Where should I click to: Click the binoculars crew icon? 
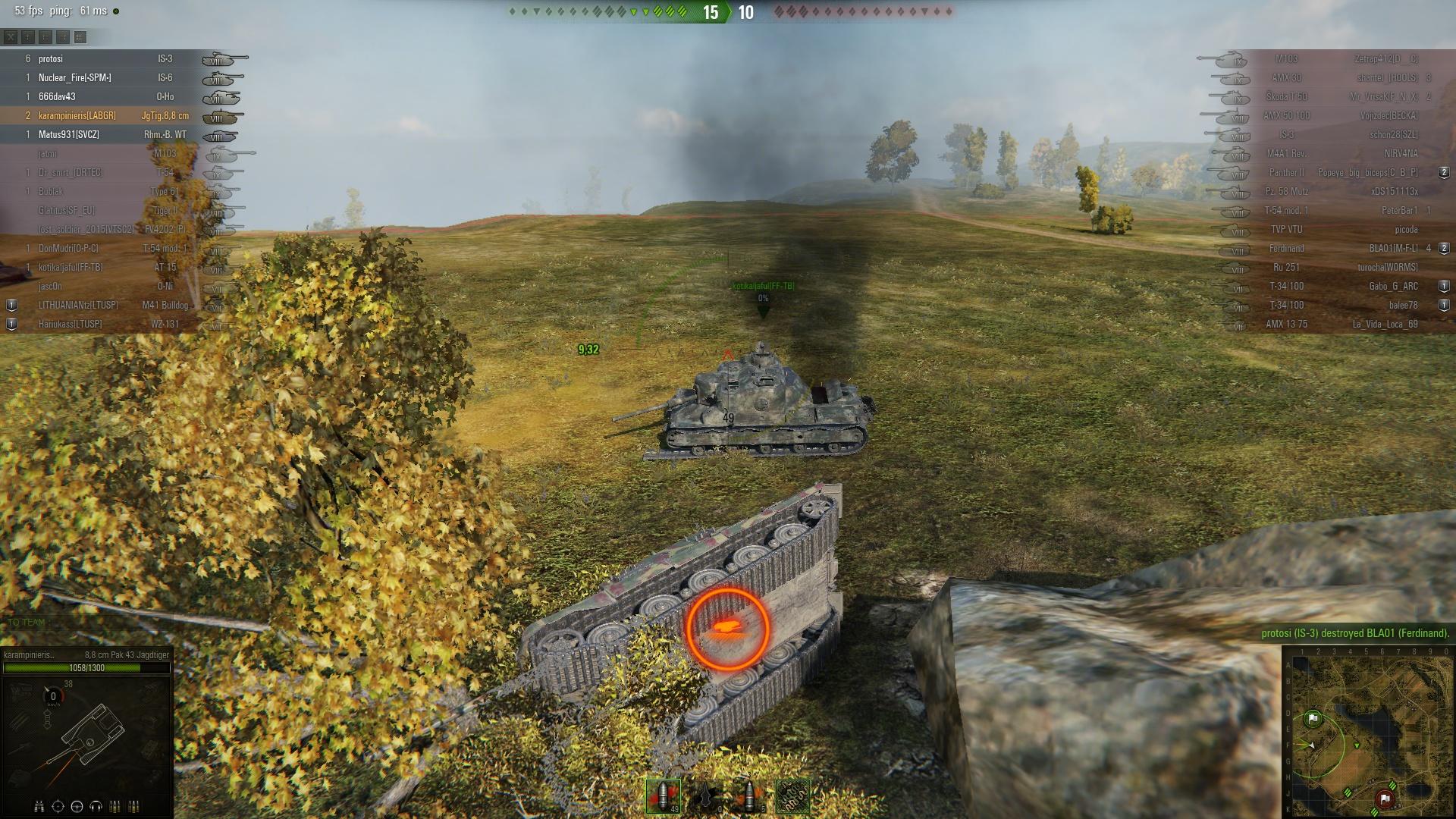point(39,806)
